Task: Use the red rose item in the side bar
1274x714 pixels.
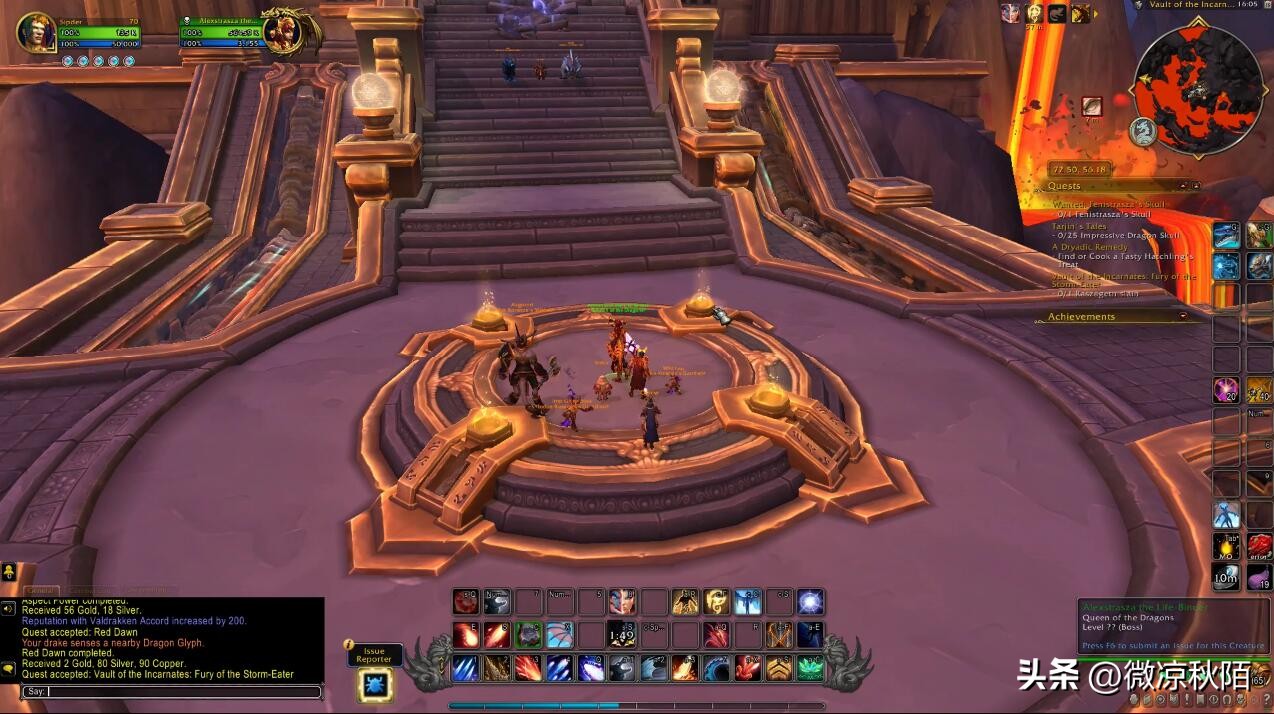Action: tap(1258, 546)
